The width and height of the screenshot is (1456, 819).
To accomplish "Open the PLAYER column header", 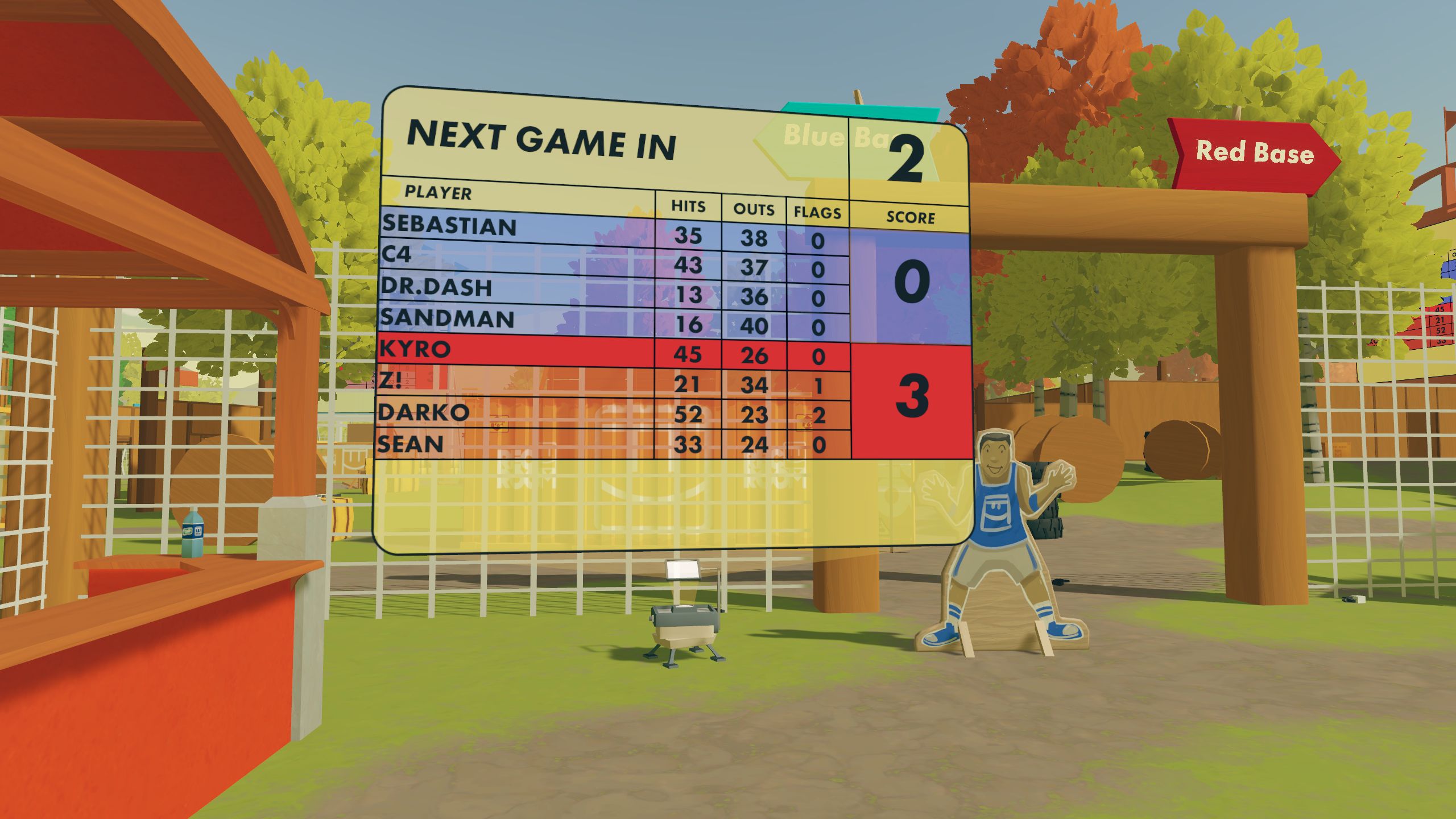I will [437, 193].
